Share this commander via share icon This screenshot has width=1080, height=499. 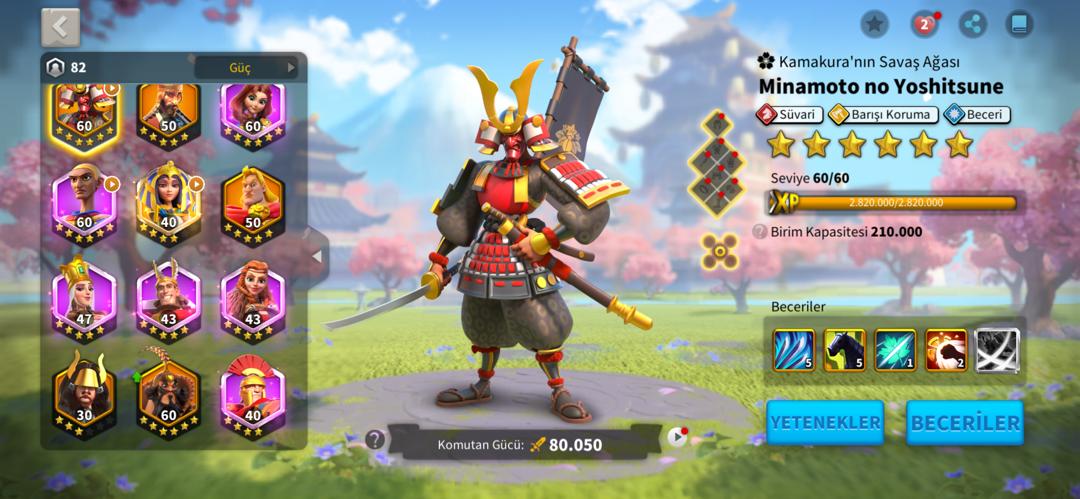[971, 24]
